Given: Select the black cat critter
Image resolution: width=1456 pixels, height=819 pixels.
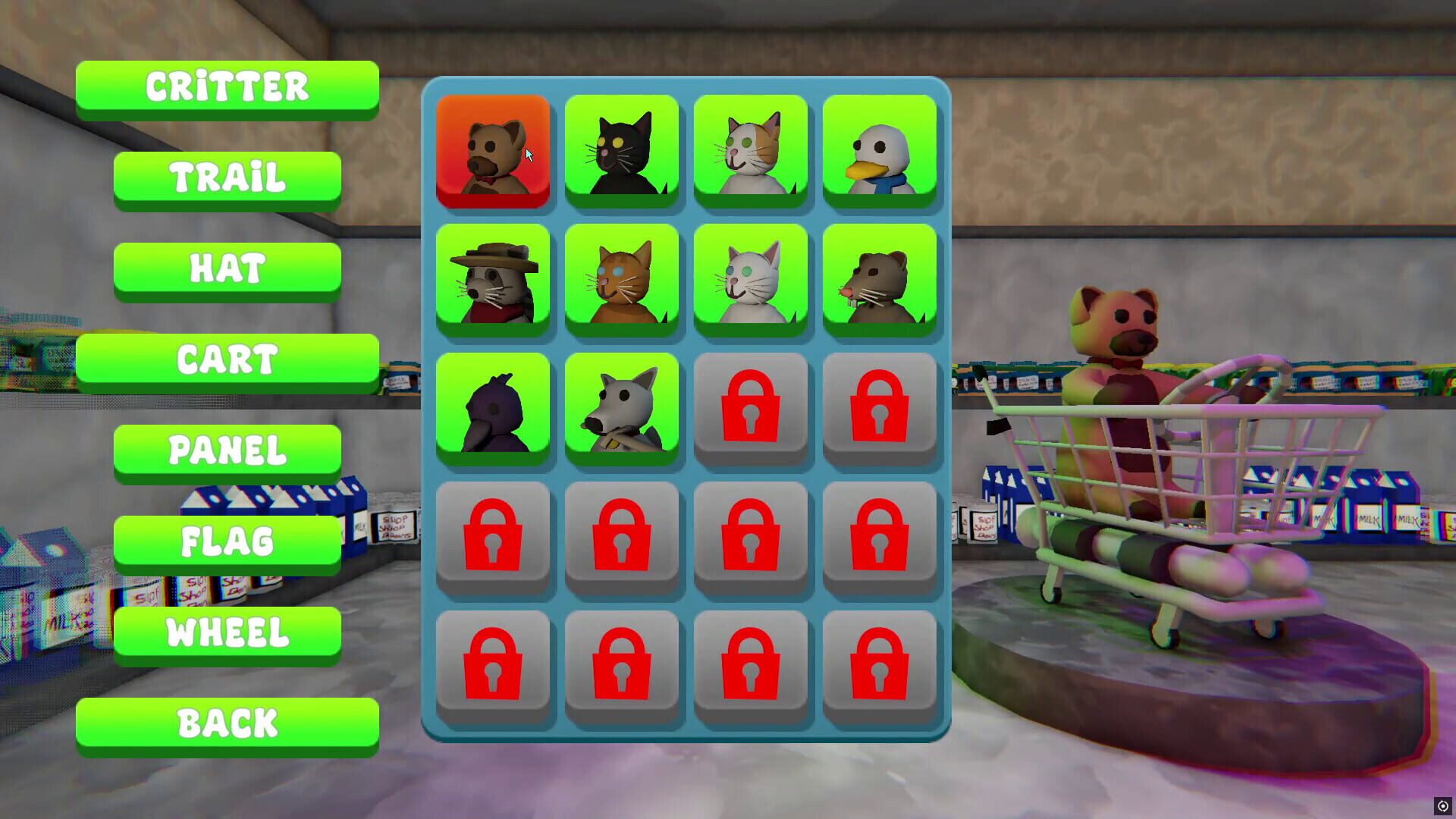Looking at the screenshot, I should pos(622,149).
